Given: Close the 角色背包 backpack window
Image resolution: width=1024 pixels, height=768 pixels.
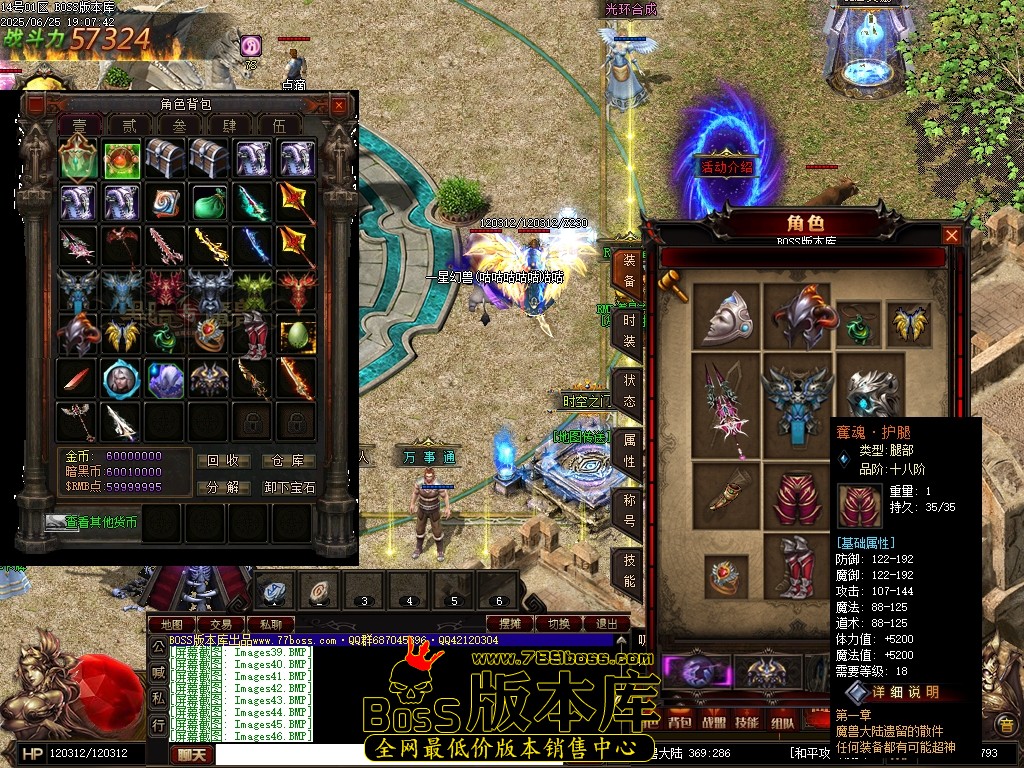Looking at the screenshot, I should [x=339, y=105].
